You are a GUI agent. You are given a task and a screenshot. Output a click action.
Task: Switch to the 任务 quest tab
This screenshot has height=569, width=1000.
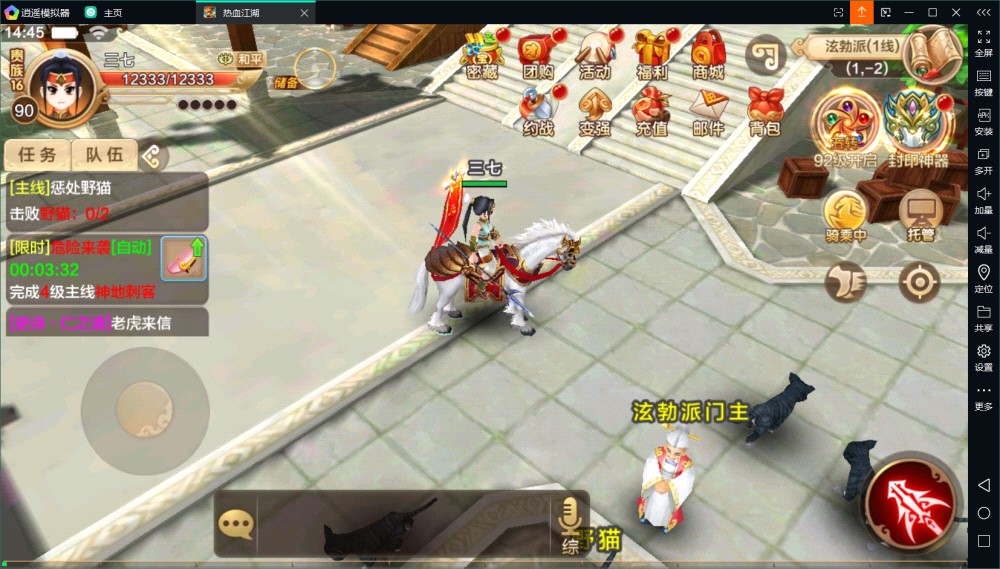coord(38,155)
